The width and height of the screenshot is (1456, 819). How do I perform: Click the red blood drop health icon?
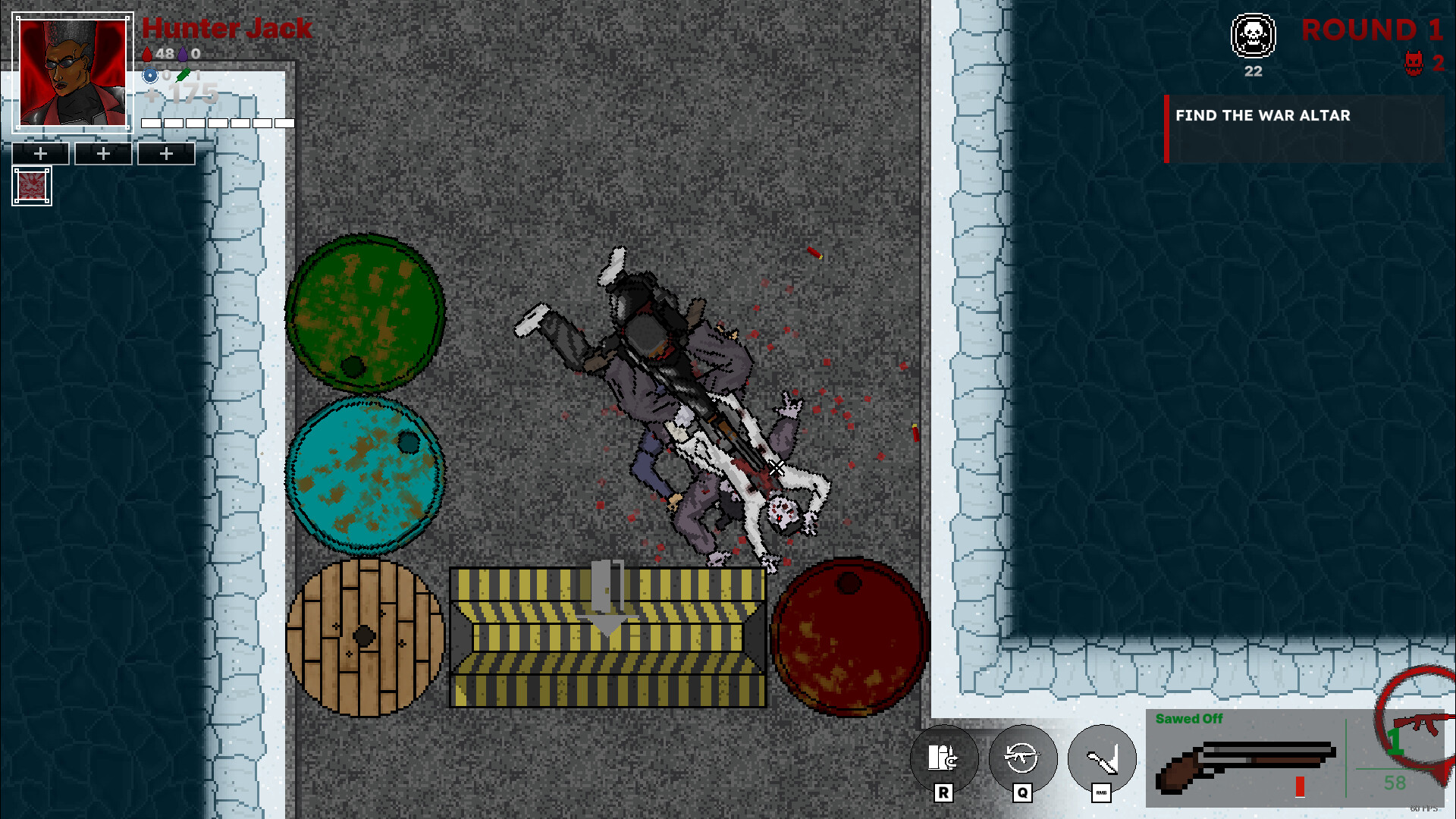(149, 54)
